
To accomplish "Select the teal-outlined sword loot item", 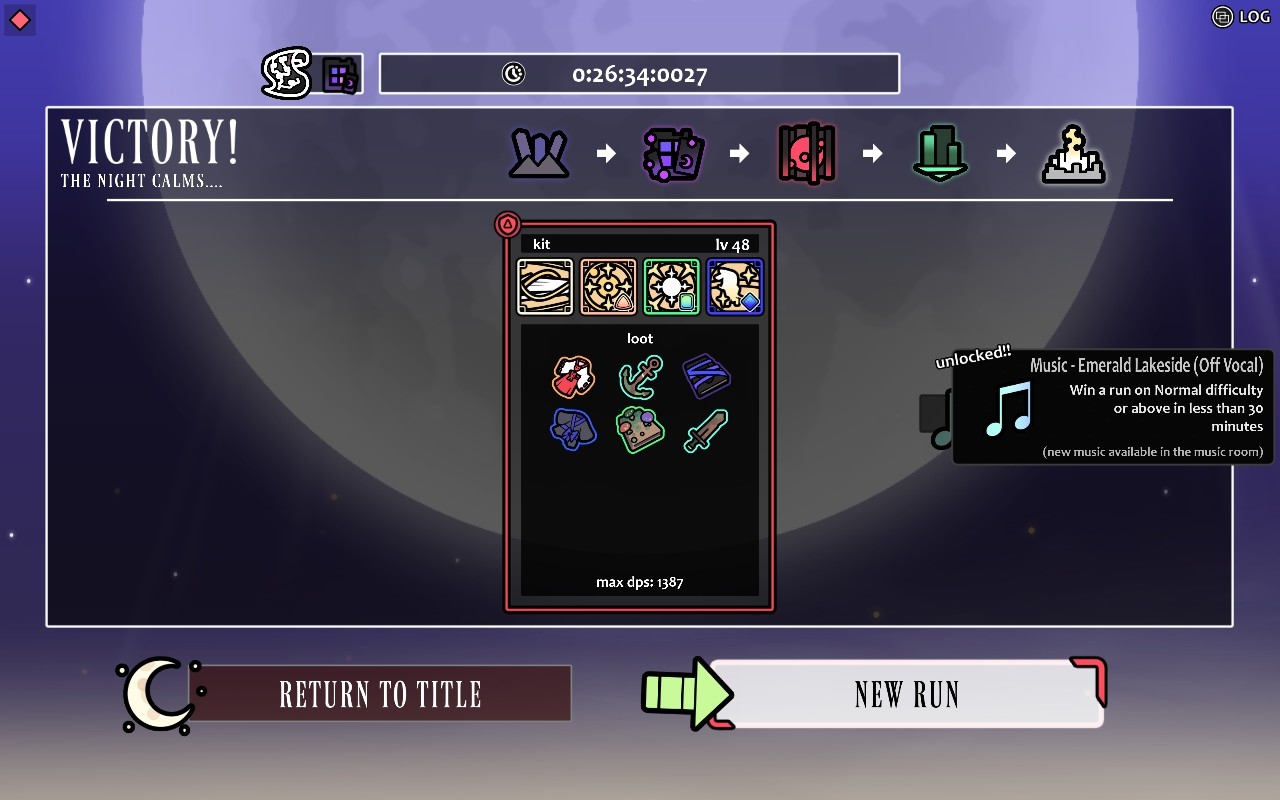I will 706,430.
